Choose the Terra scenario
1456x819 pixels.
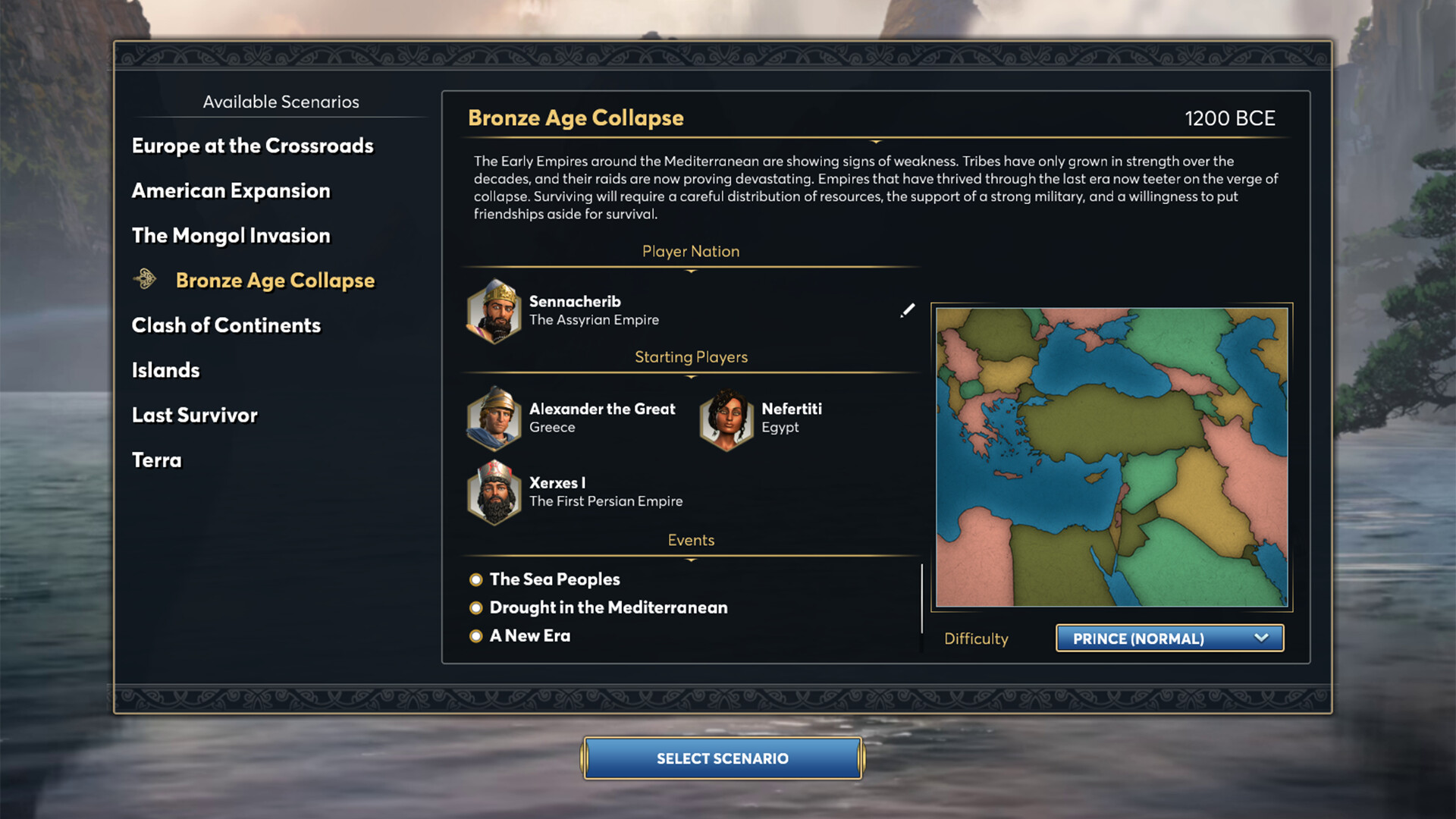tap(157, 460)
